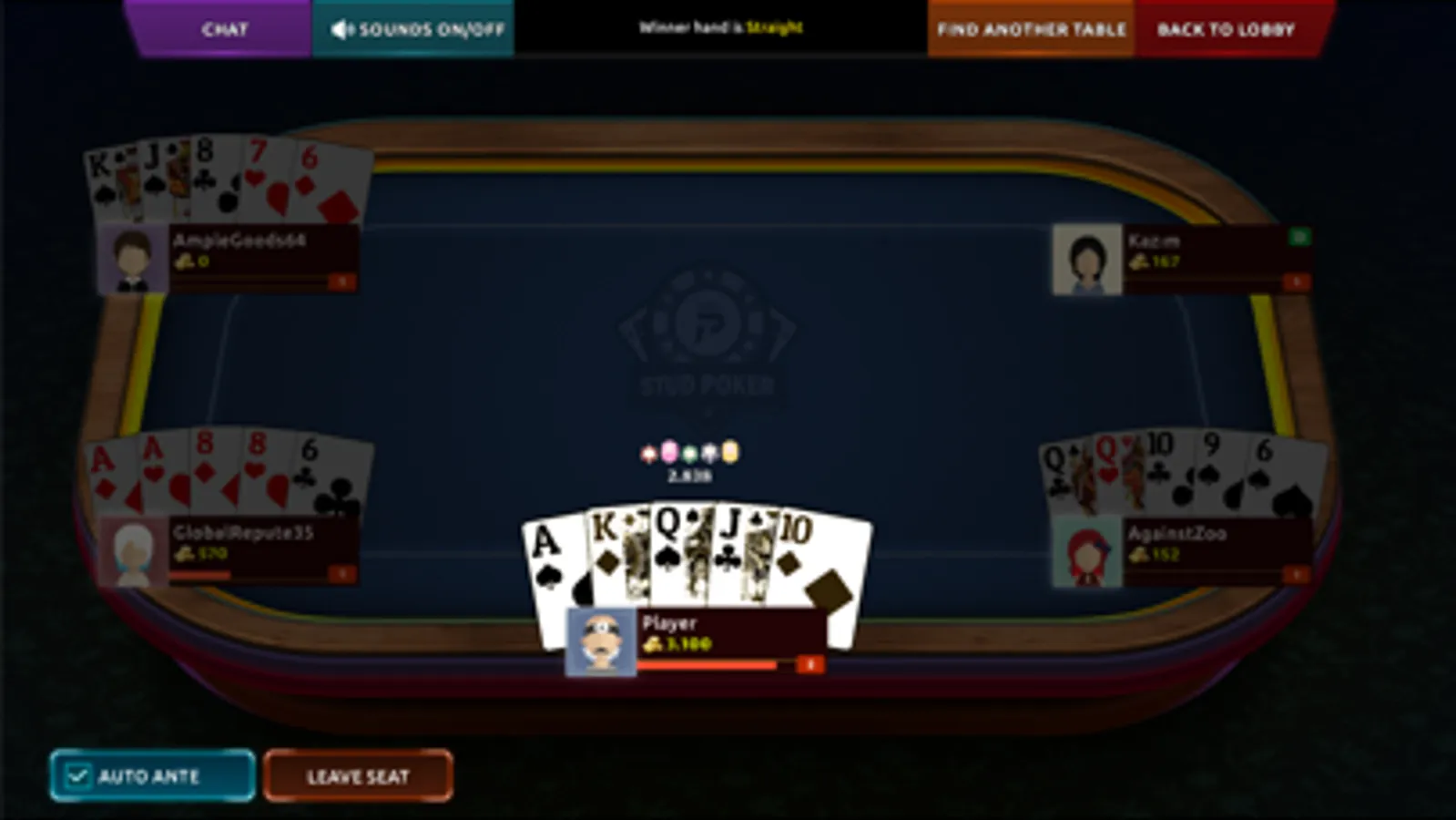
Task: Click the green chip in the pot
Action: coord(689,452)
